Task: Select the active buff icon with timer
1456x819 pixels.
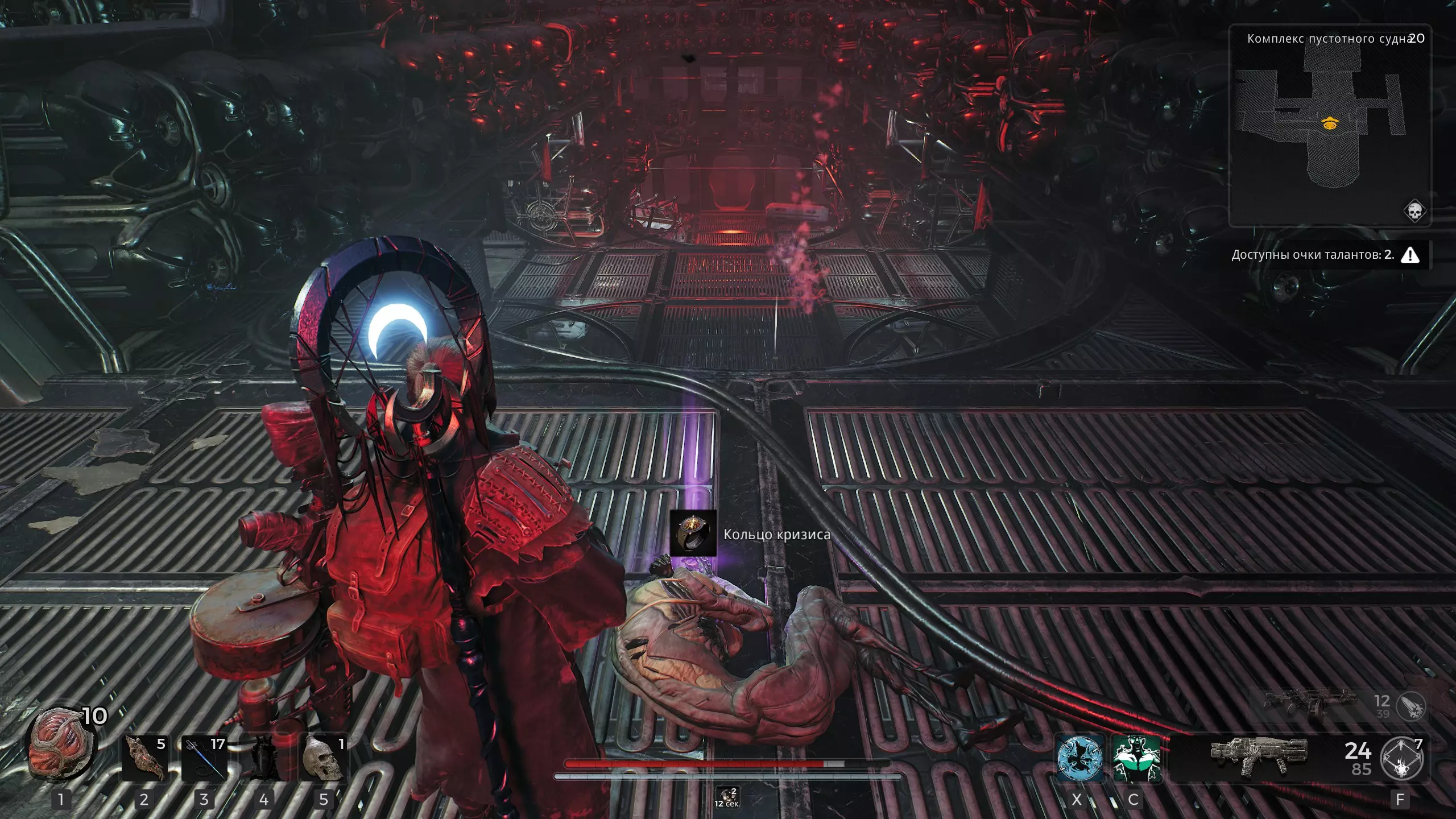Action: coord(727,797)
